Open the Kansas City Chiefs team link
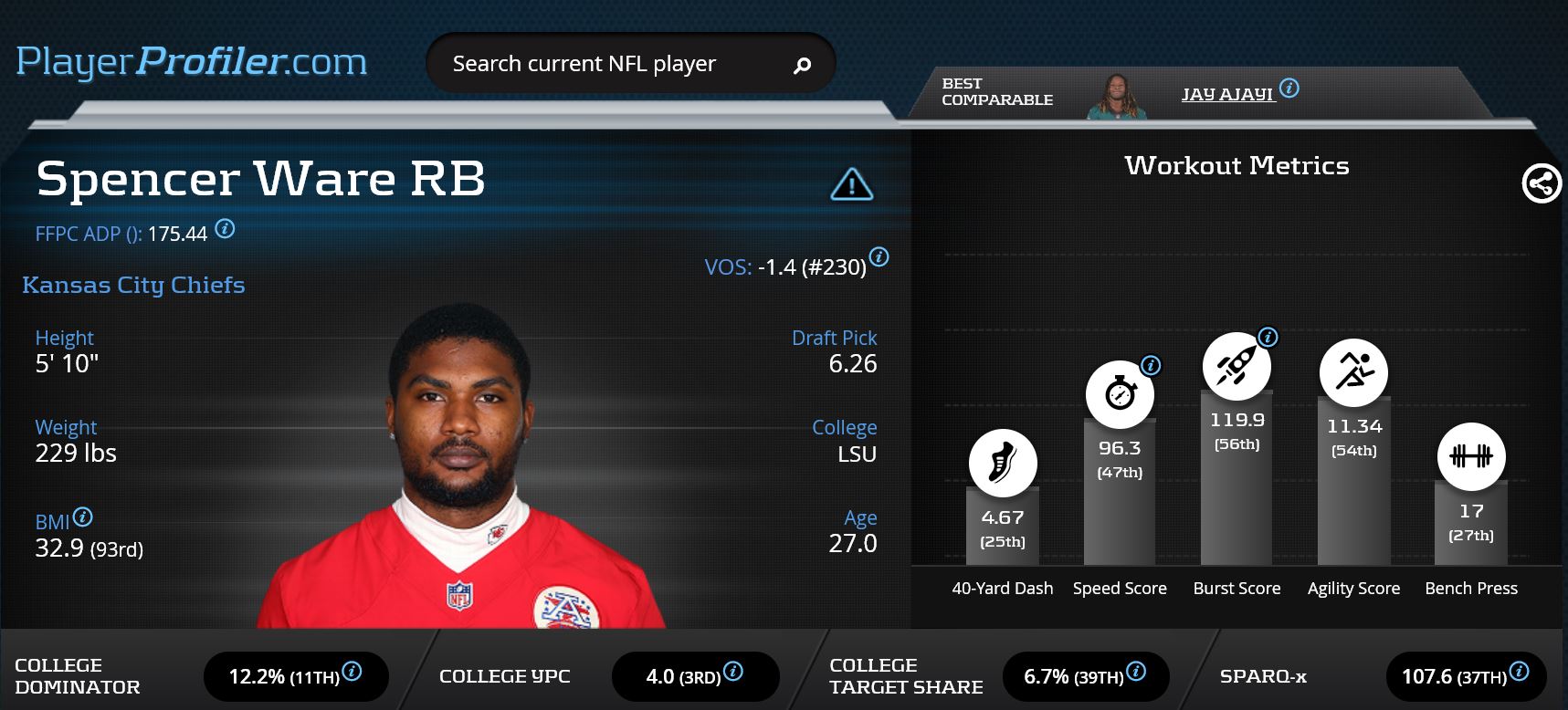 133,285
